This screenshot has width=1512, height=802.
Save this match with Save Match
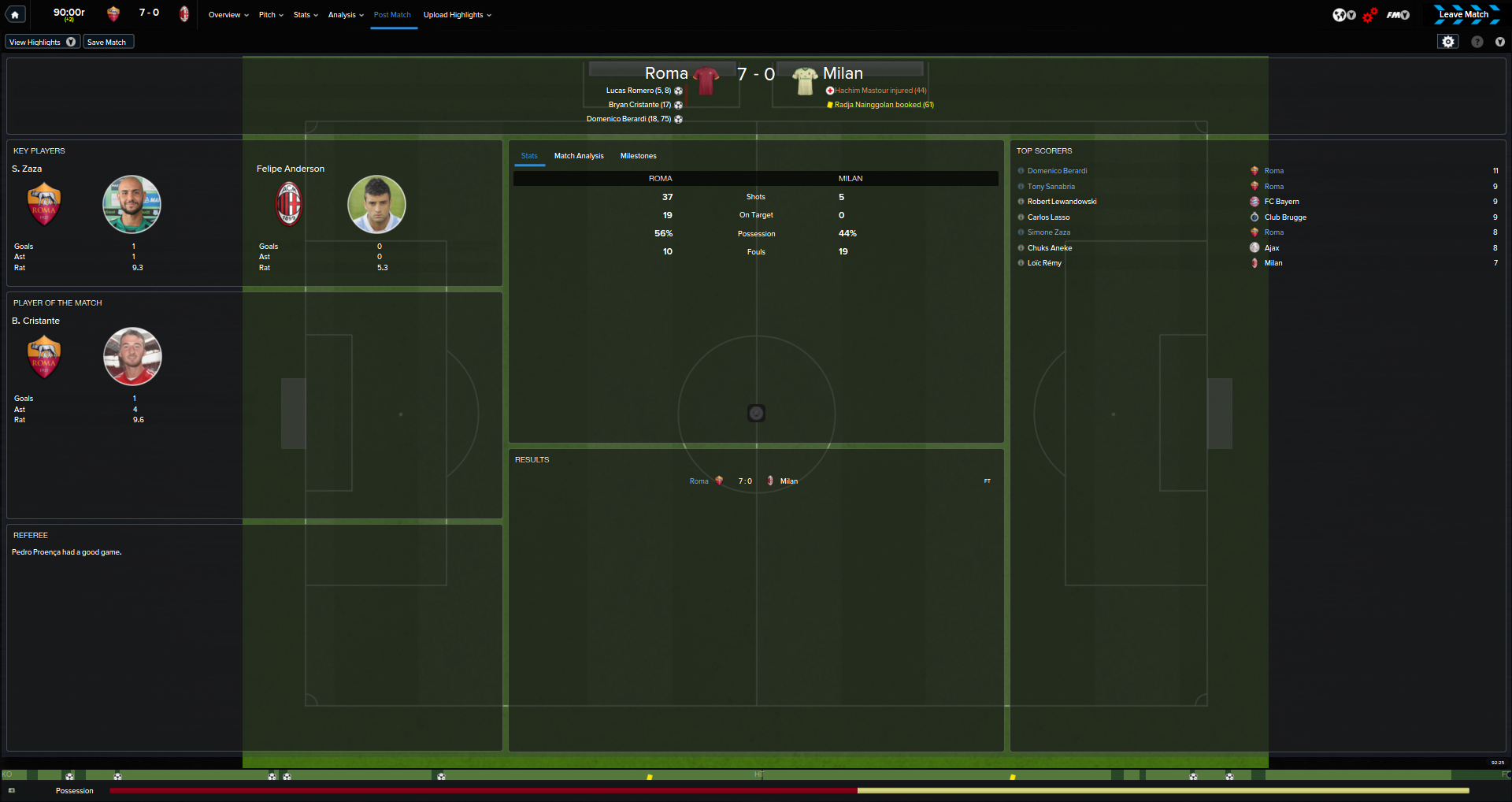click(x=107, y=42)
